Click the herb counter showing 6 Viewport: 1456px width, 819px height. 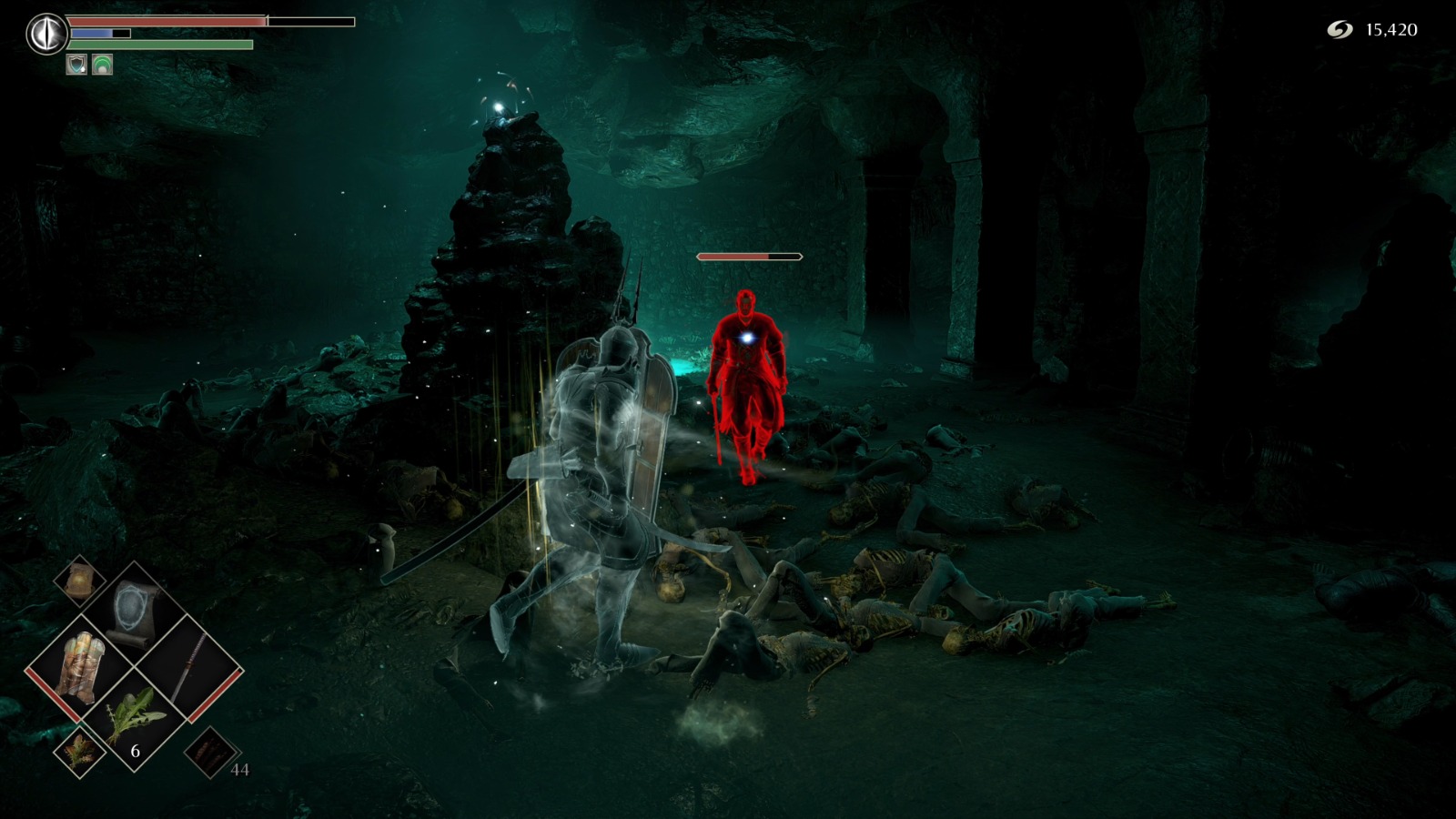135,752
